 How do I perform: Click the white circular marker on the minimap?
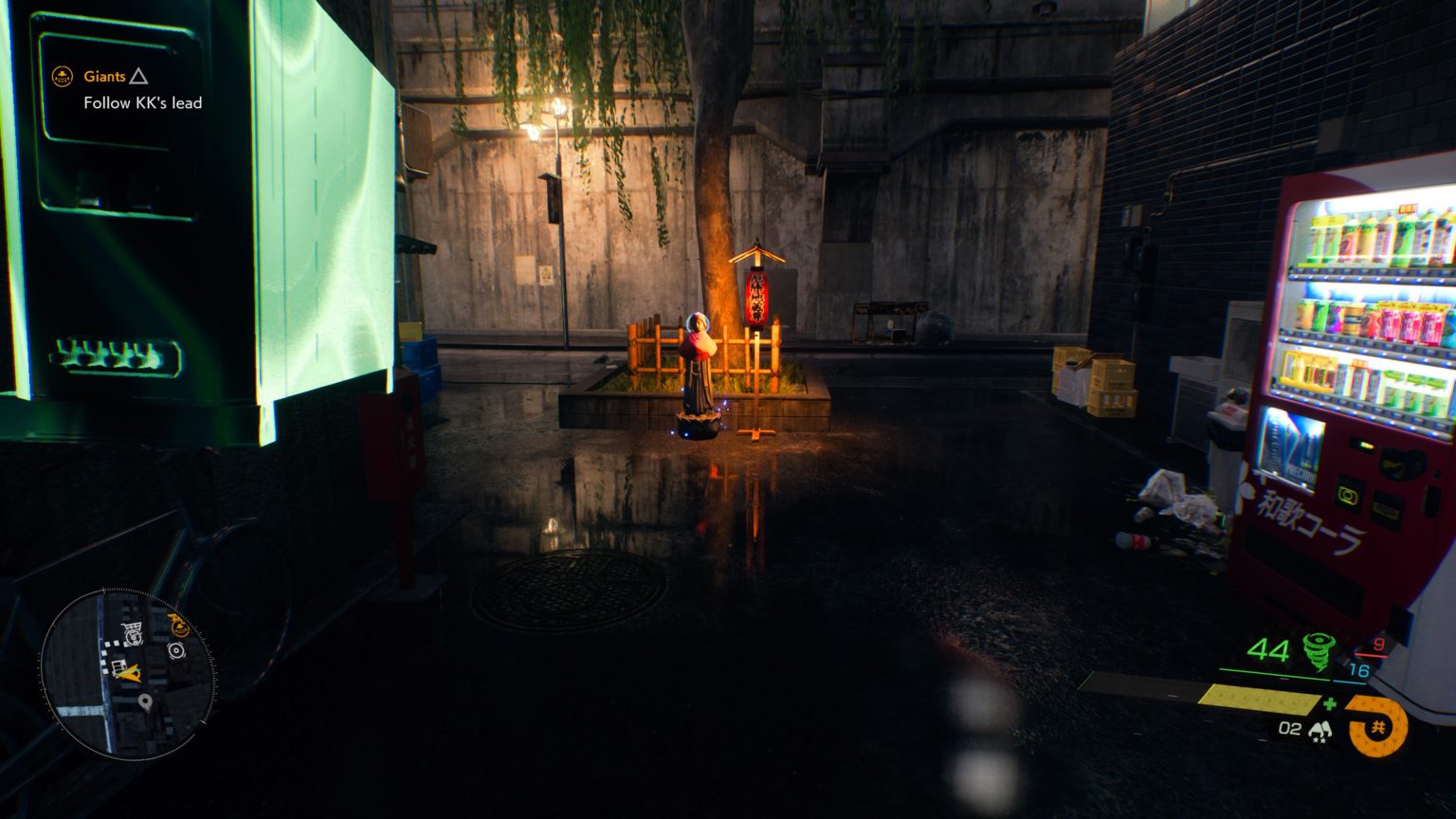coord(177,650)
